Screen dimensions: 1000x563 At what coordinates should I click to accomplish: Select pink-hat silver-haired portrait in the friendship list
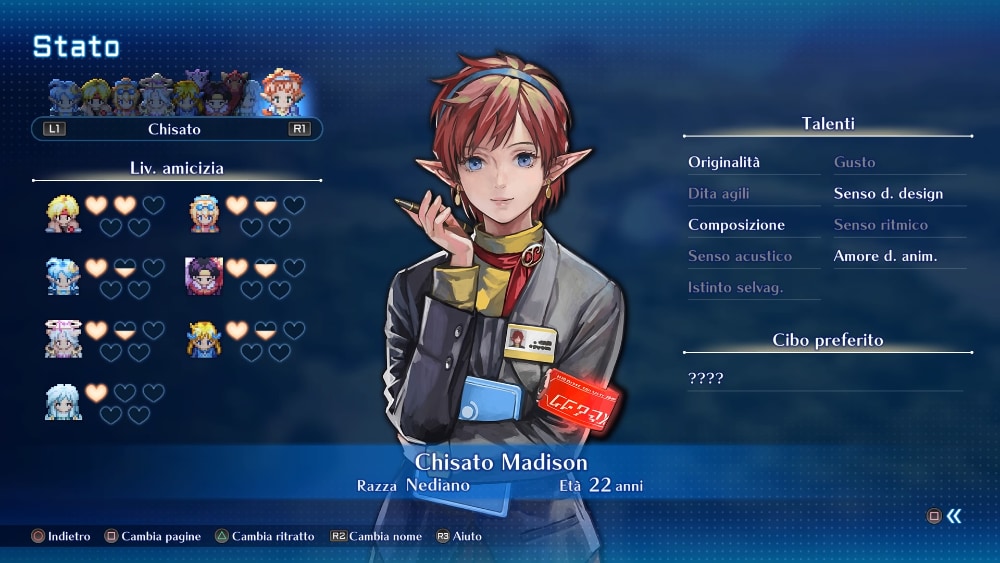[62, 338]
